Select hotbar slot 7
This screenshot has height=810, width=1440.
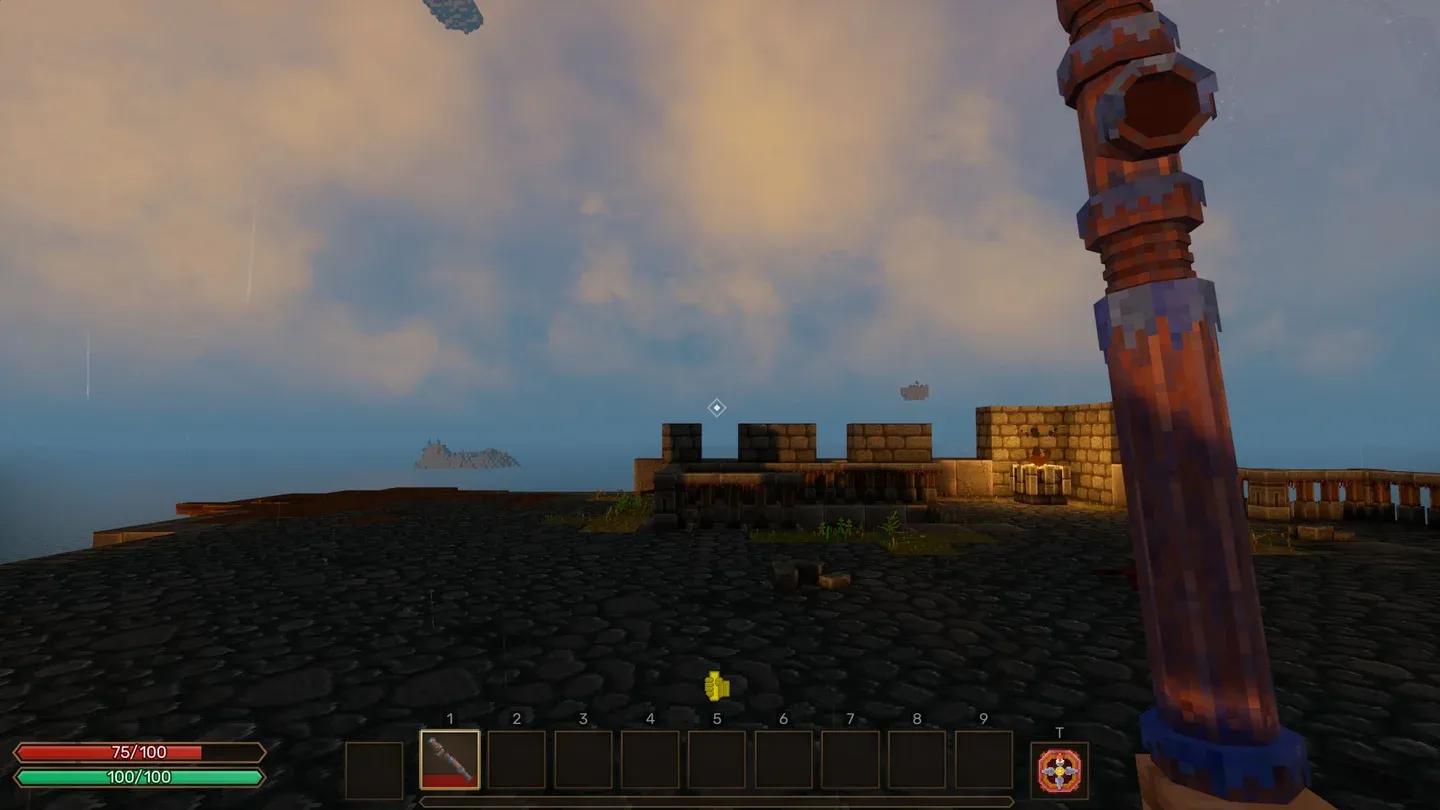point(851,760)
